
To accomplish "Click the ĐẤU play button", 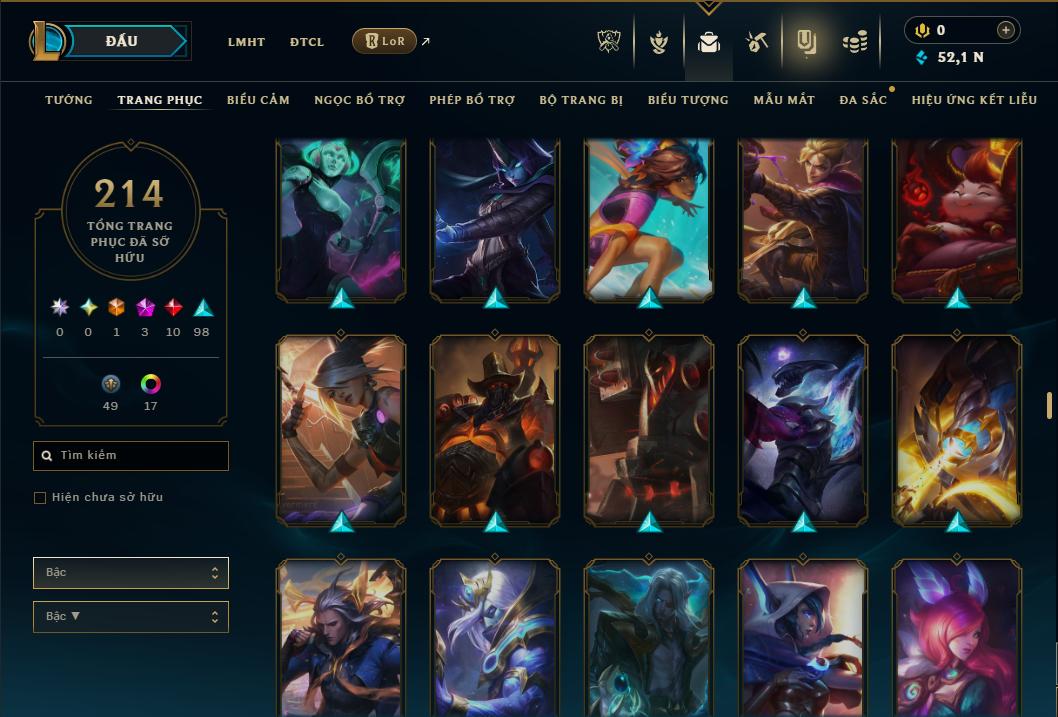I will point(122,41).
